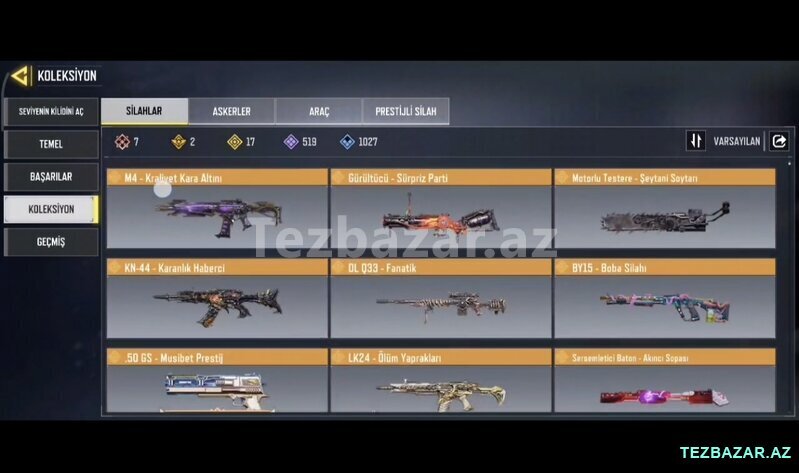The height and width of the screenshot is (473, 799).
Task: Toggle the Varsayılan sort order button
Action: click(x=696, y=141)
